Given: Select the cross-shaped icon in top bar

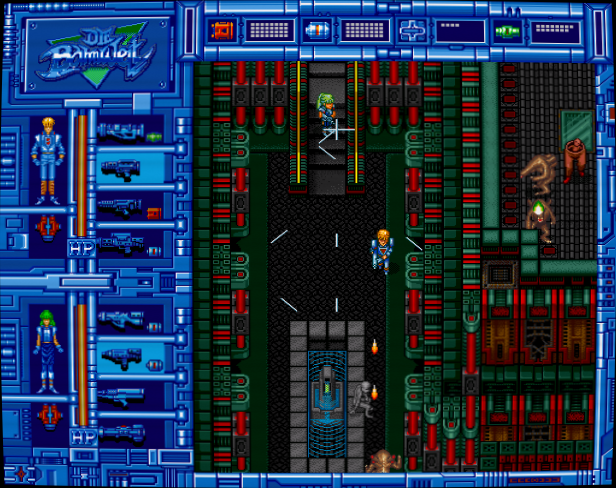Looking at the screenshot, I should point(411,30).
